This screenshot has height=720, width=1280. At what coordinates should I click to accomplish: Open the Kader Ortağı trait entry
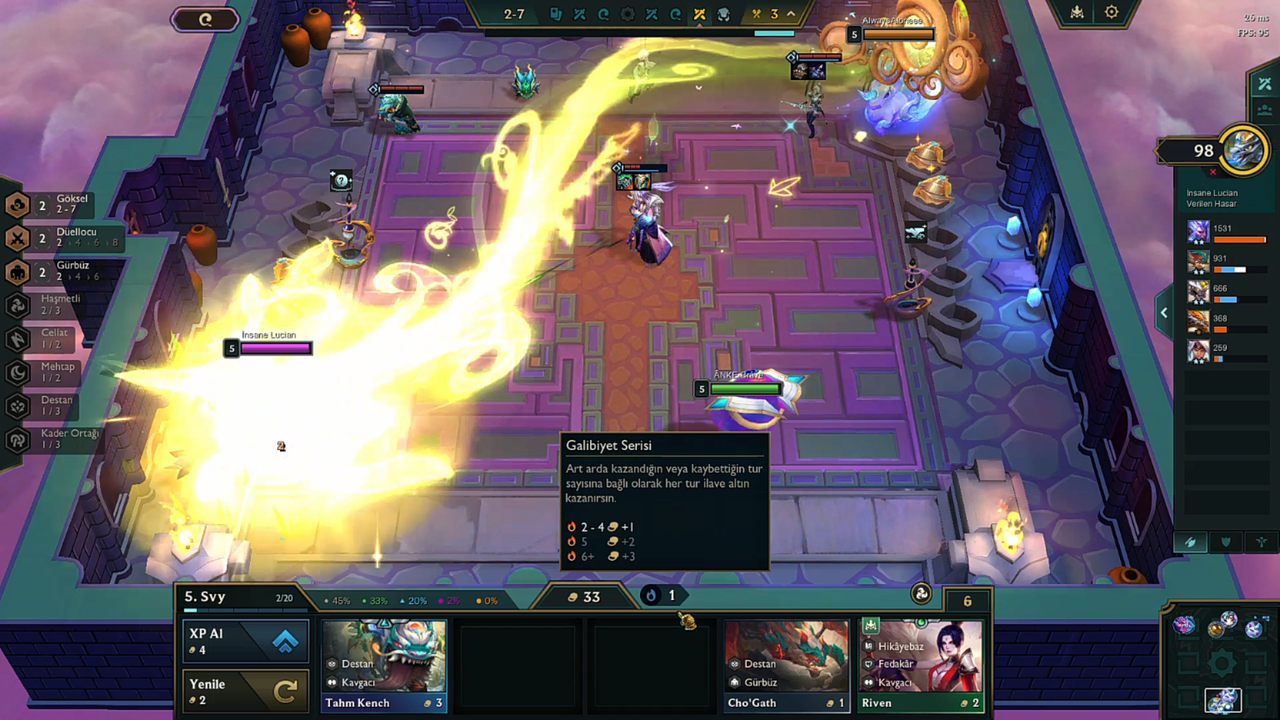60,439
